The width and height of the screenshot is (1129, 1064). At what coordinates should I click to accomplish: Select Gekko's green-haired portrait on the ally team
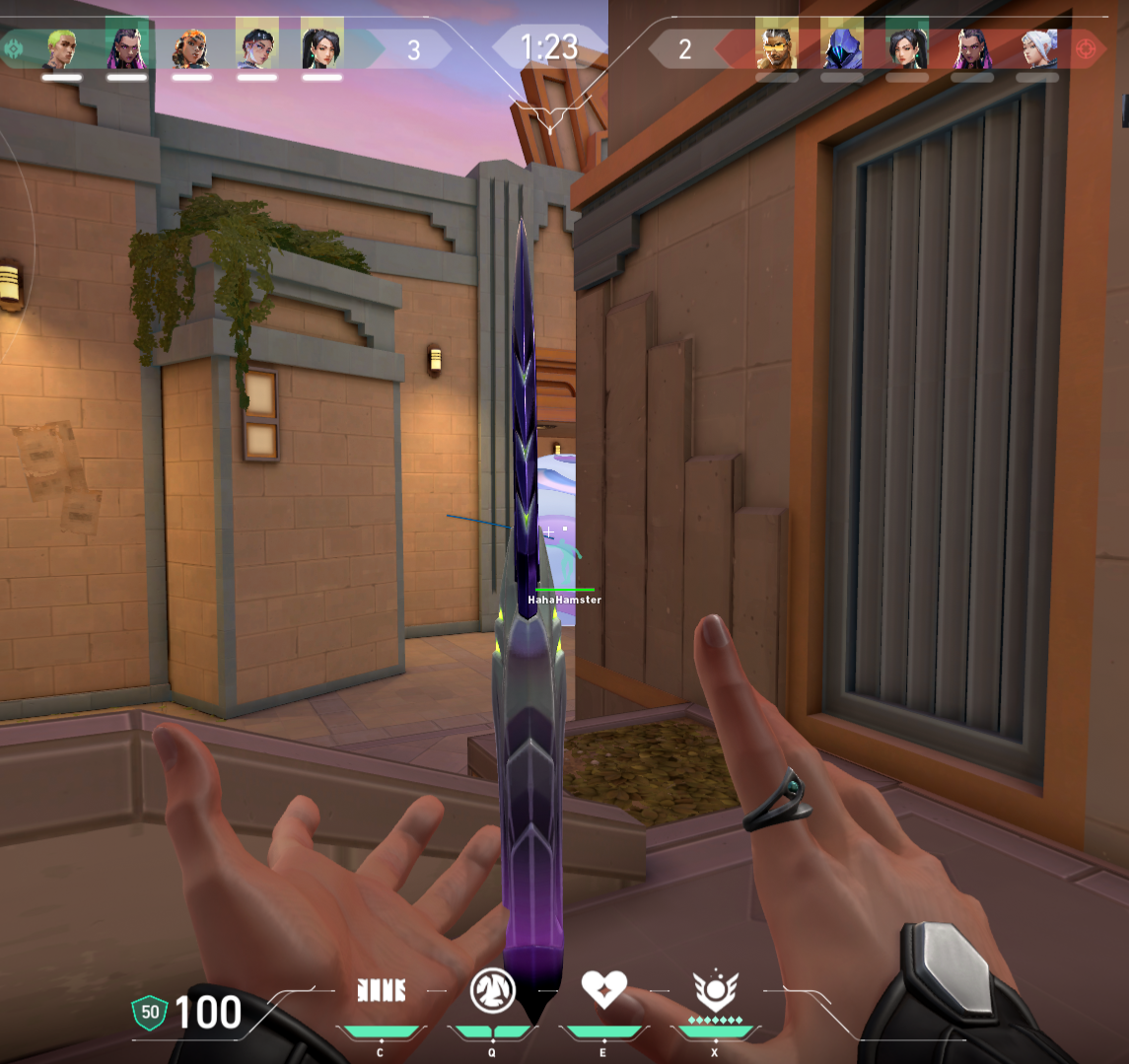(62, 47)
